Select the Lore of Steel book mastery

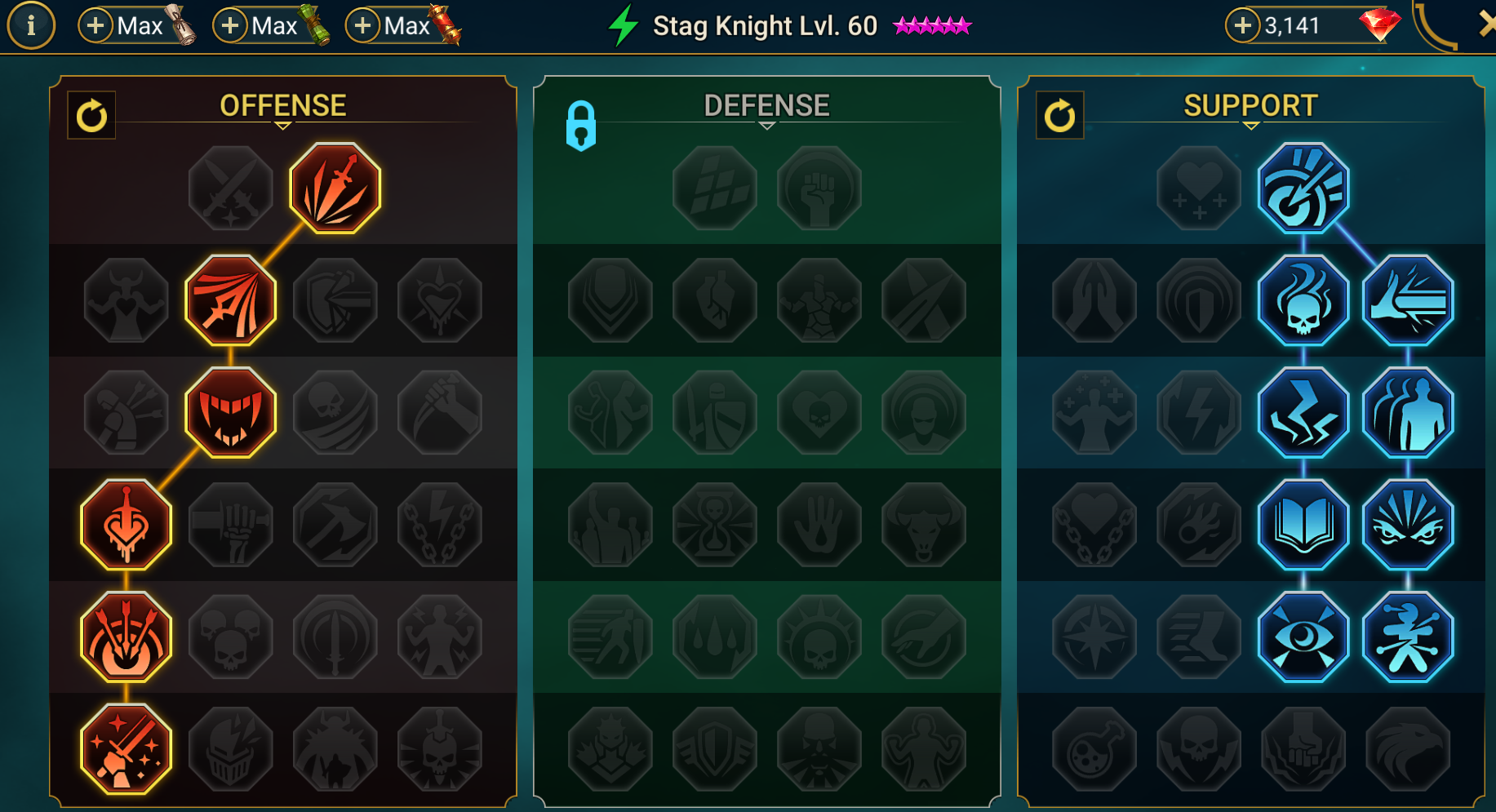coord(1303,525)
